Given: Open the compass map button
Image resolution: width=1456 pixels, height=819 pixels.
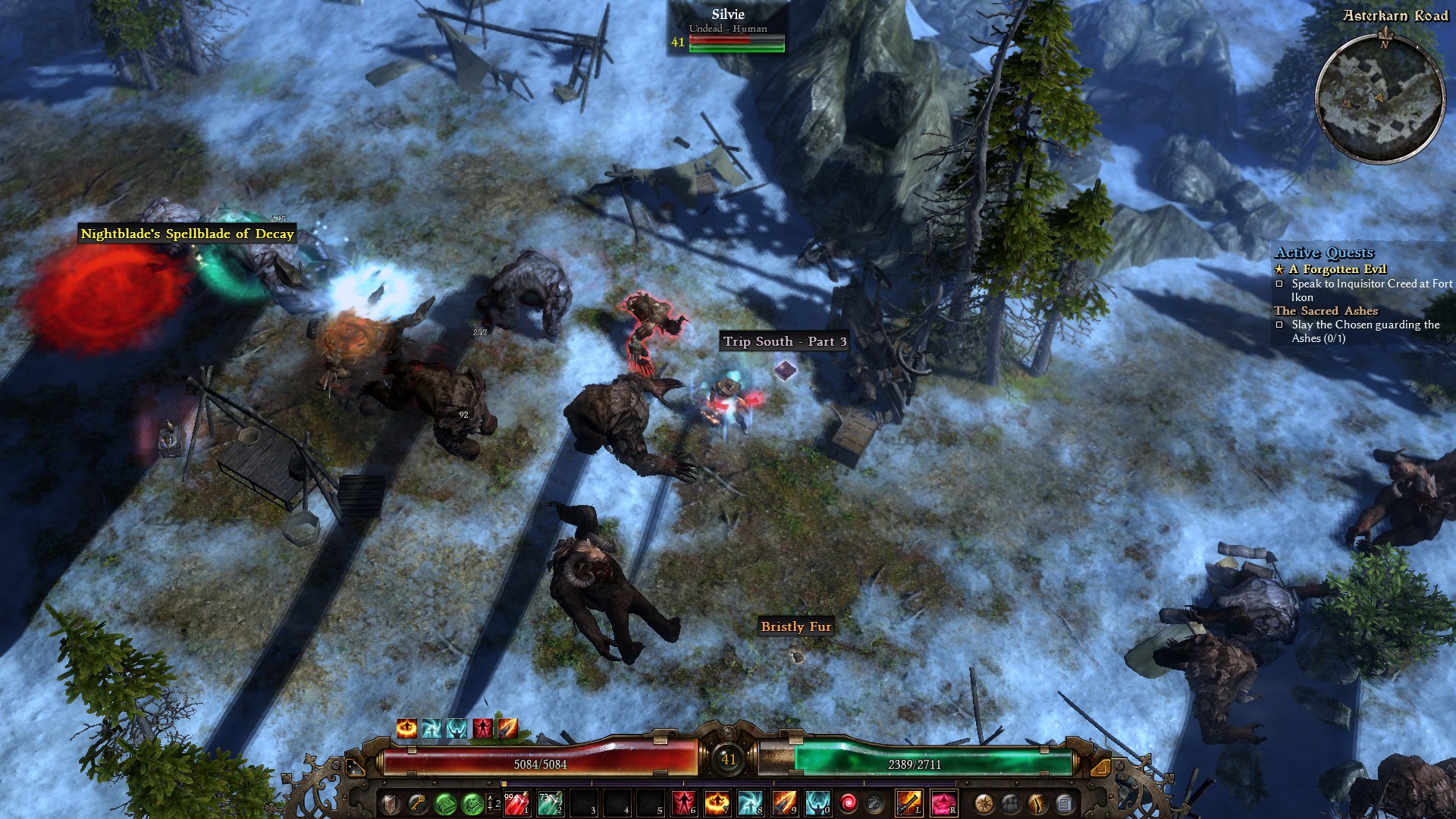Looking at the screenshot, I should tap(984, 802).
